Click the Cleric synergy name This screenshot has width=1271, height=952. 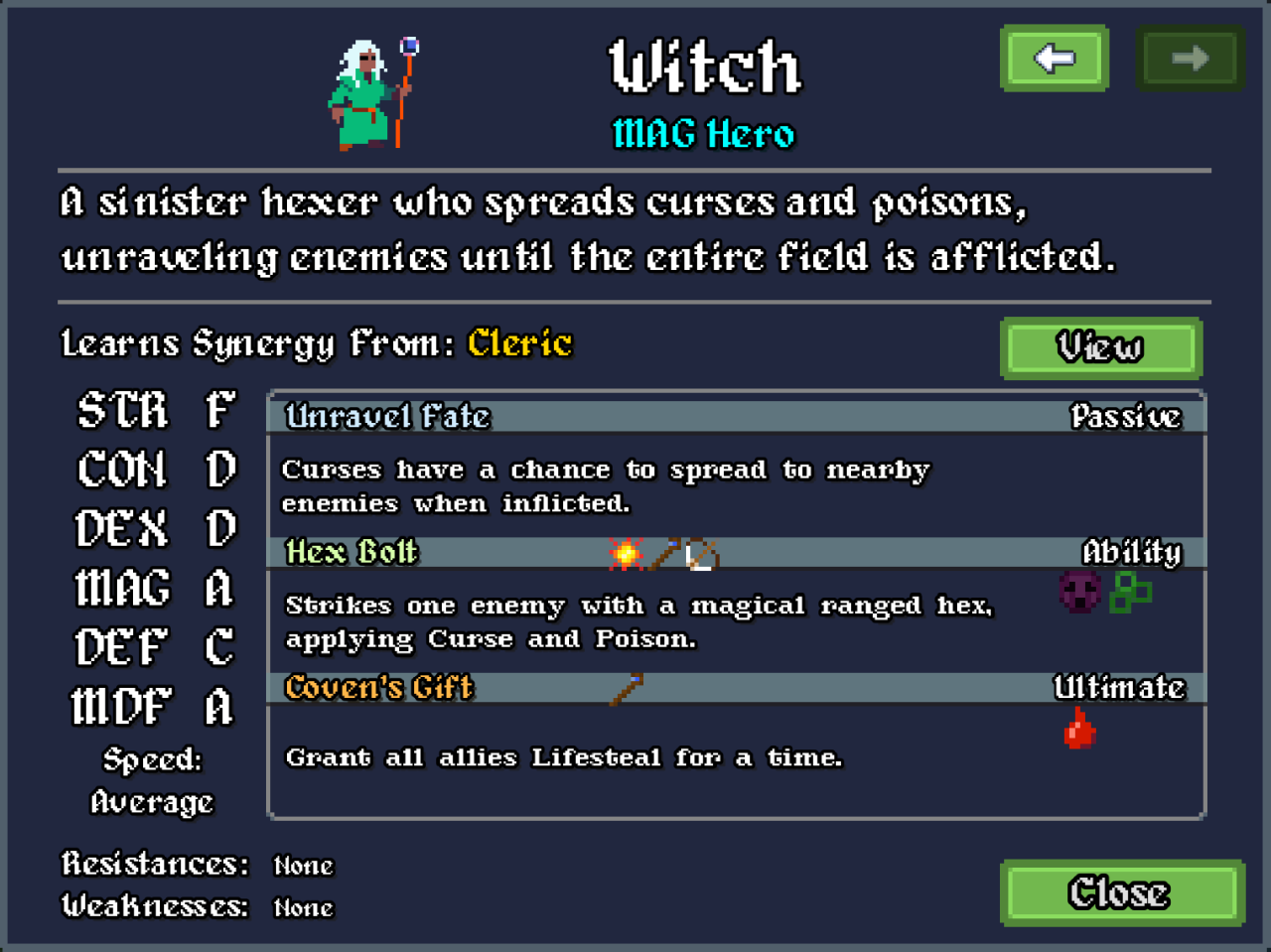[x=519, y=343]
